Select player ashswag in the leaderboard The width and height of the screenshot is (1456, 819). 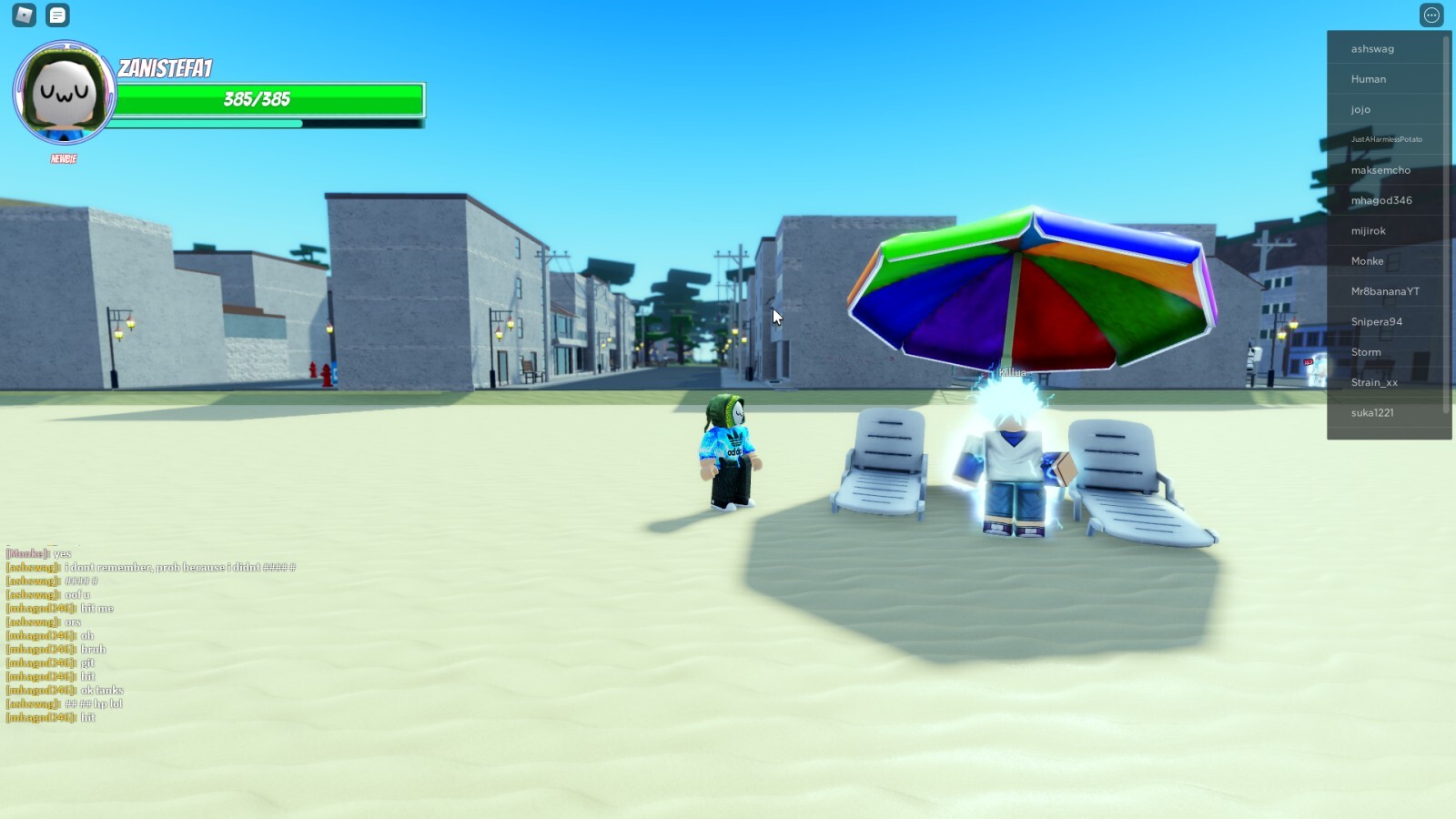[x=1374, y=47]
